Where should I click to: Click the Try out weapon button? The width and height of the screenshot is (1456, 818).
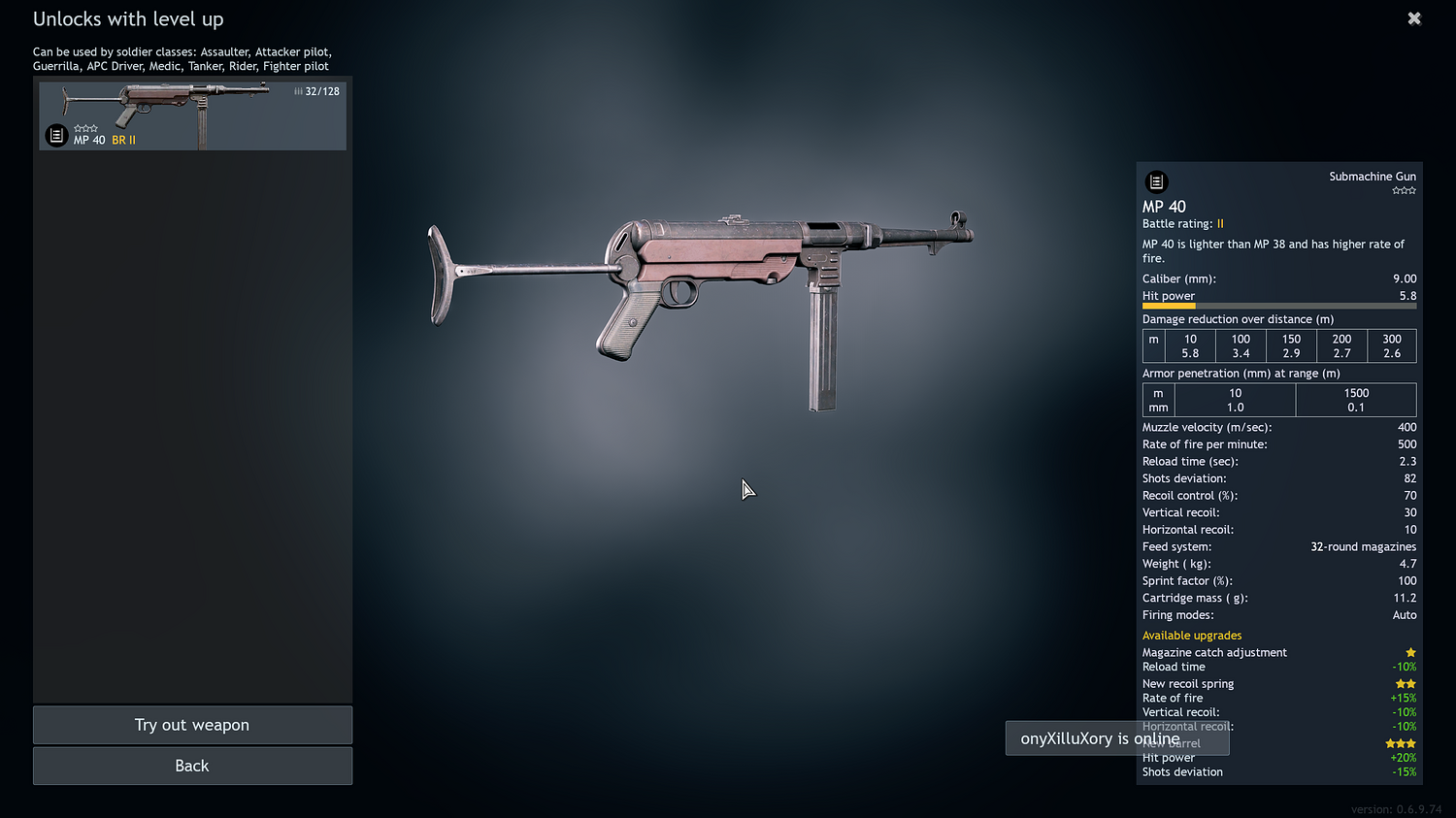(192, 725)
